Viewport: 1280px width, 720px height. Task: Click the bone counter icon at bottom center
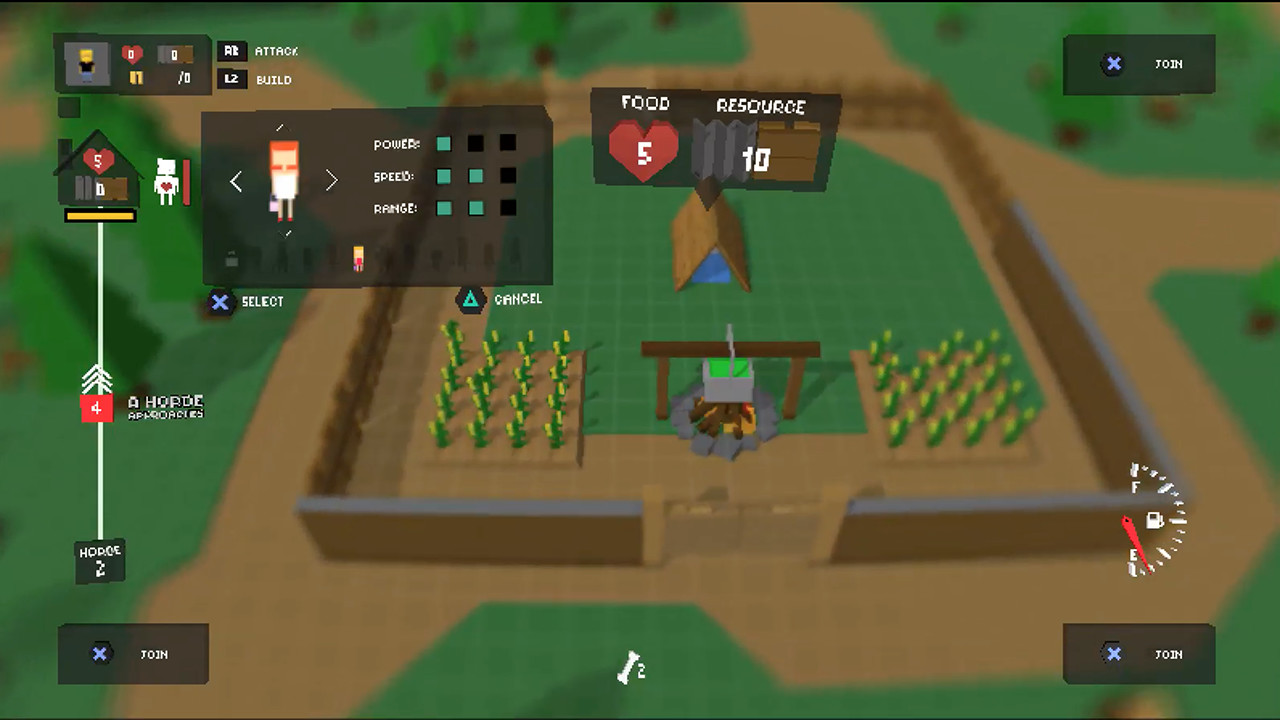point(628,668)
